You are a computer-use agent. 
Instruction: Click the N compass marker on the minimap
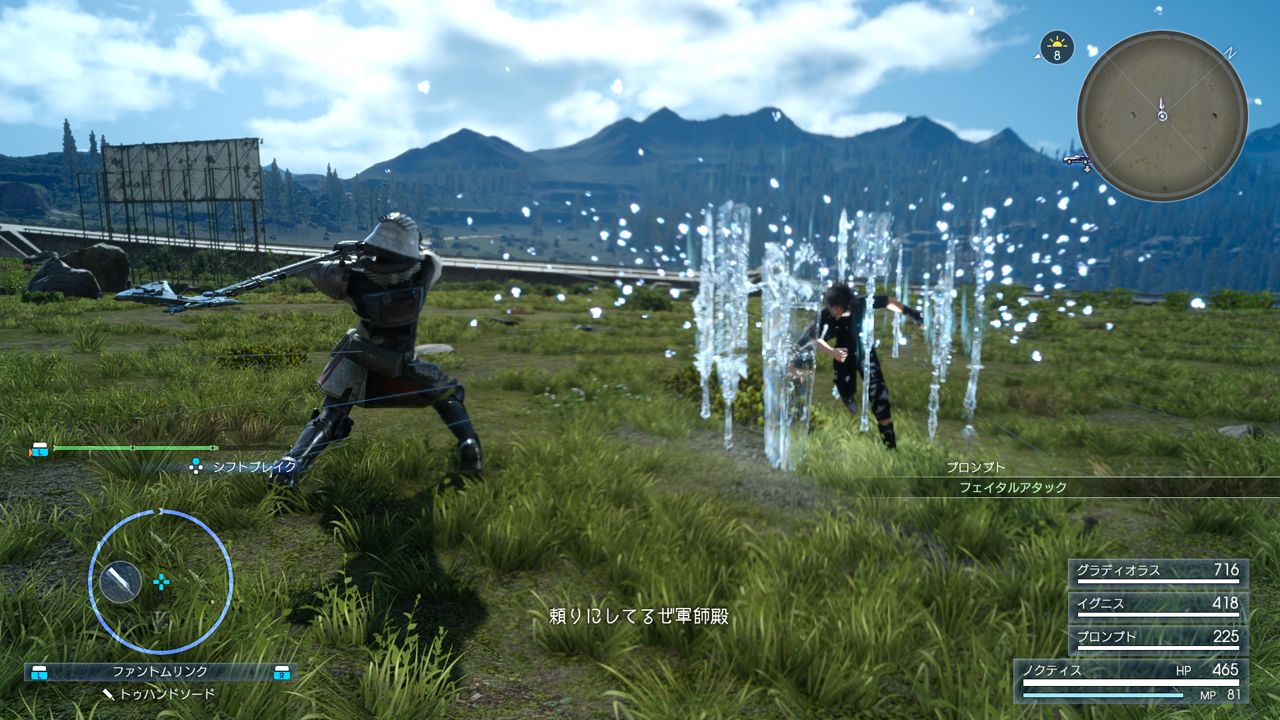point(1230,51)
